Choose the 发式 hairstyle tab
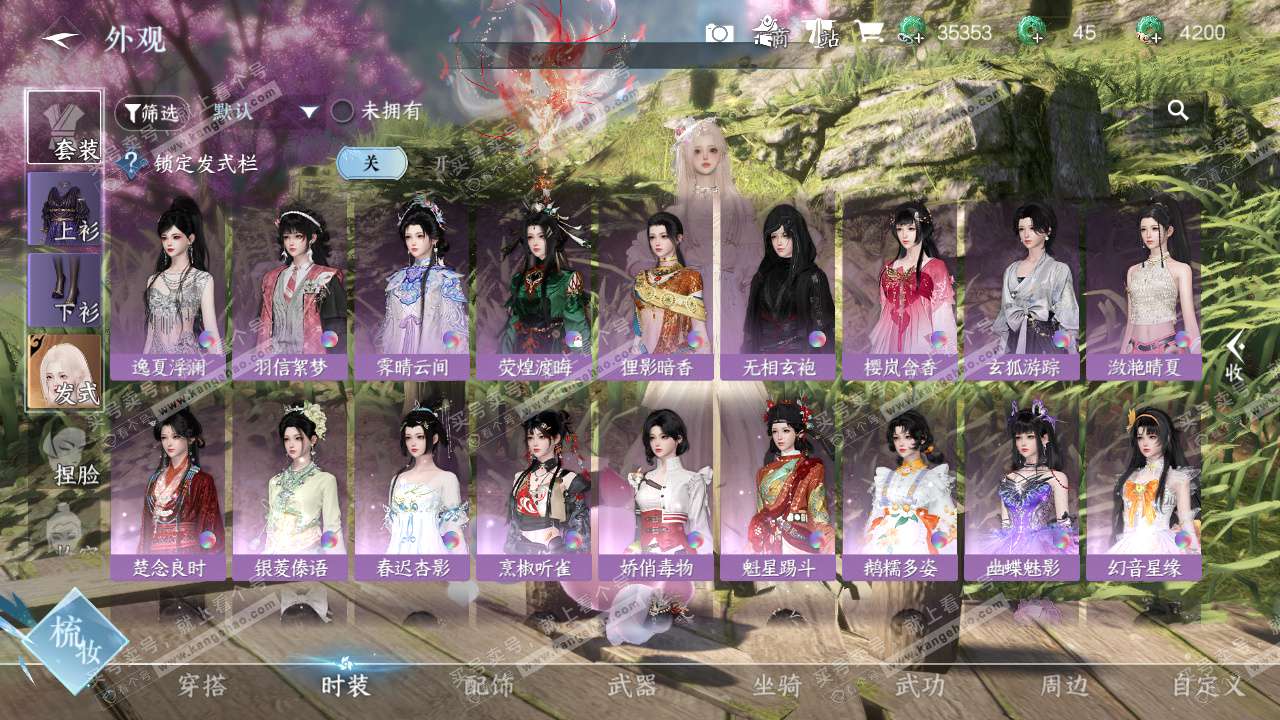The height and width of the screenshot is (720, 1280). (65, 370)
